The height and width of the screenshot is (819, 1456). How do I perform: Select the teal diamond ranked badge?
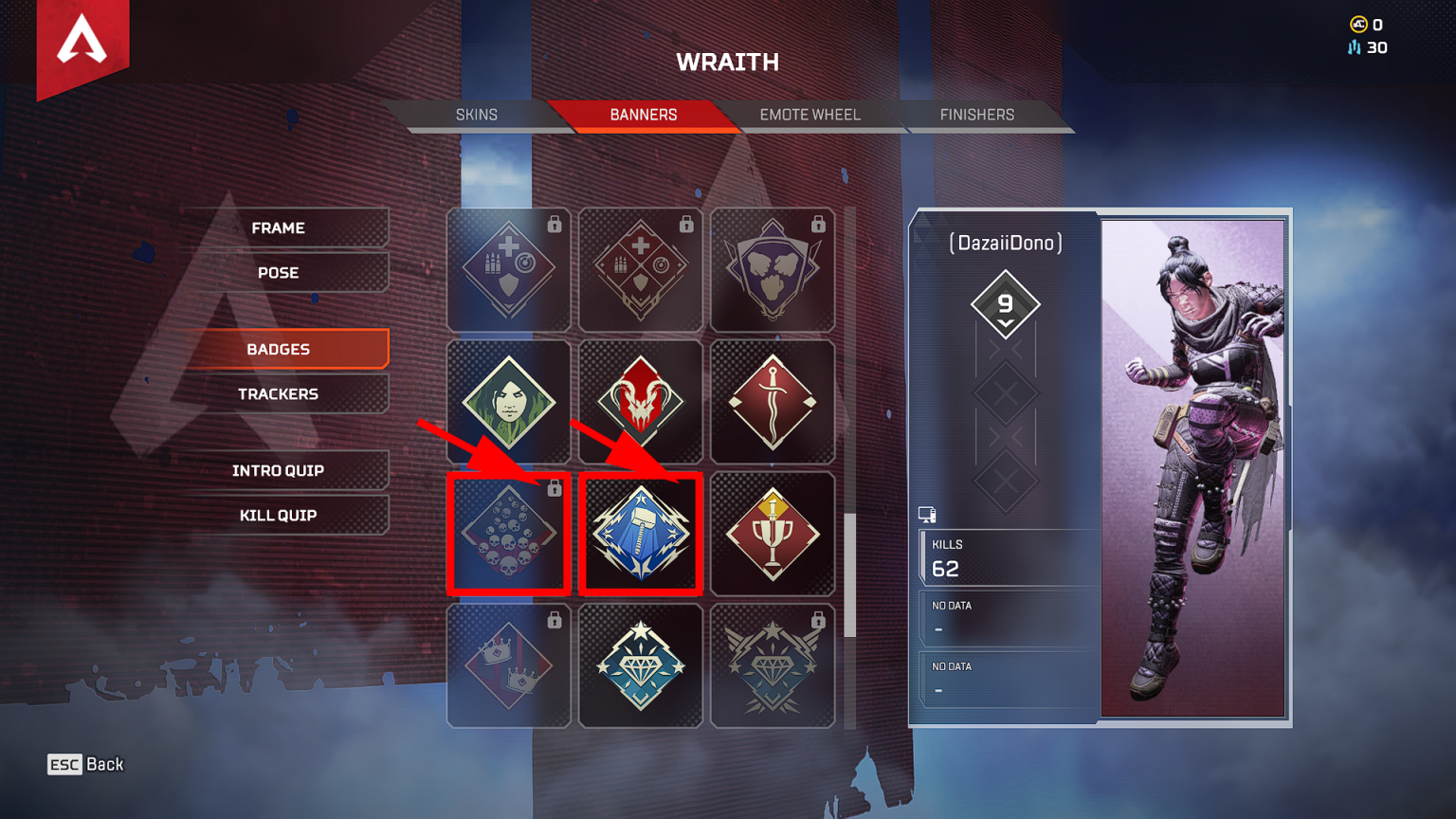point(641,664)
